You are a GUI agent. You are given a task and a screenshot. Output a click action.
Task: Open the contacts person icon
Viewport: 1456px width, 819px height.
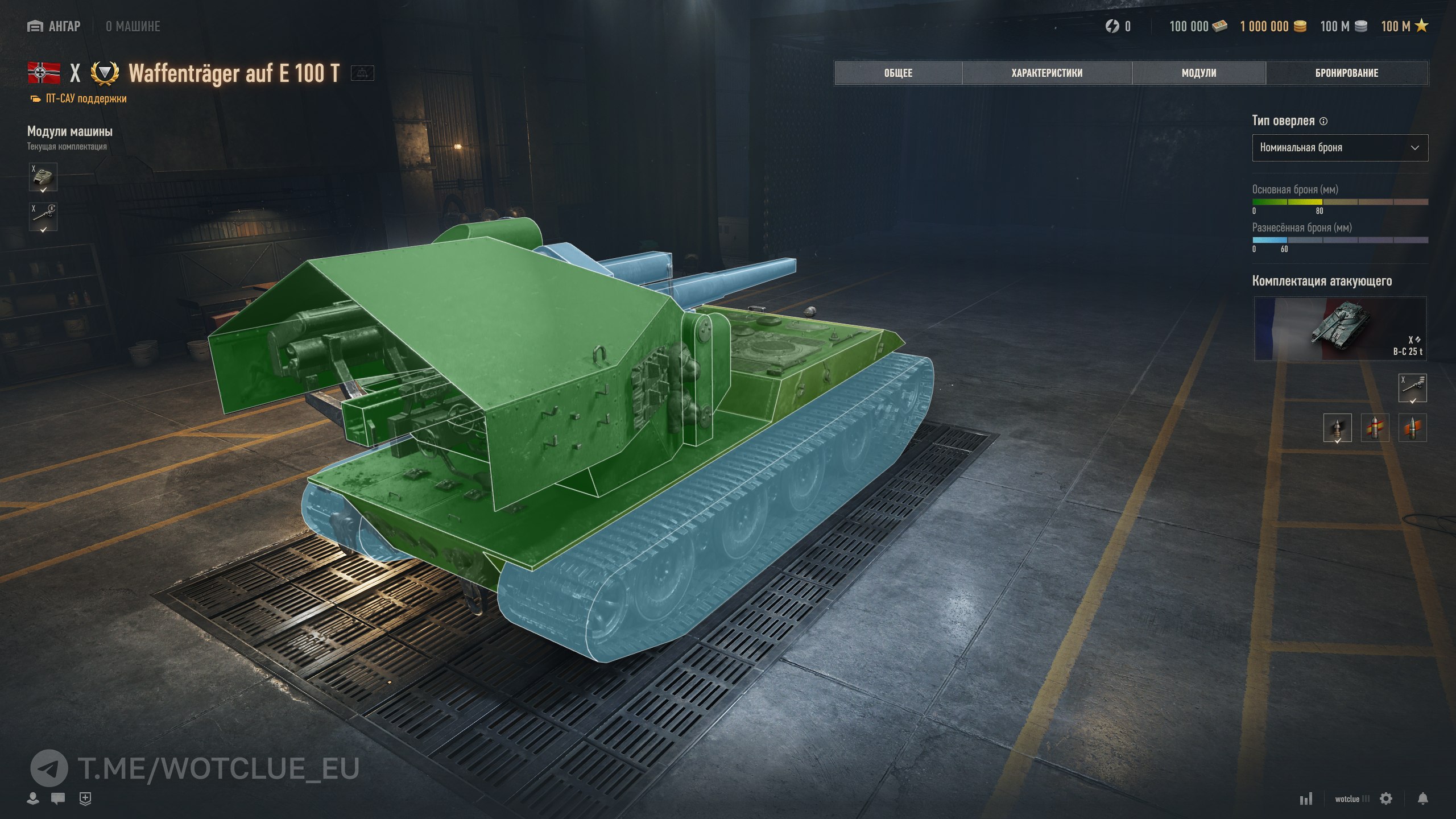pyautogui.click(x=33, y=799)
